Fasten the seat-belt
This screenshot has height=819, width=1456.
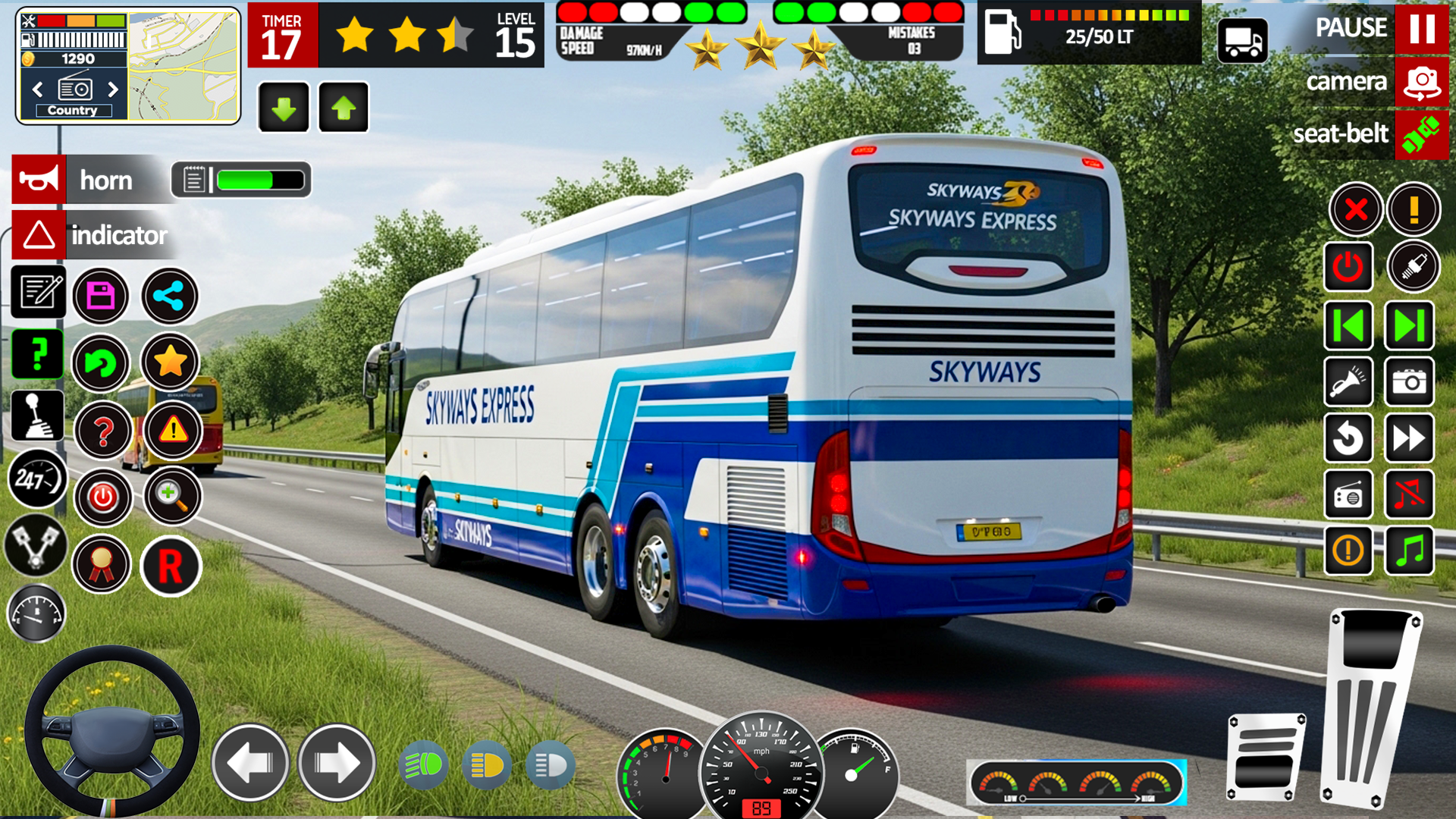[1422, 135]
